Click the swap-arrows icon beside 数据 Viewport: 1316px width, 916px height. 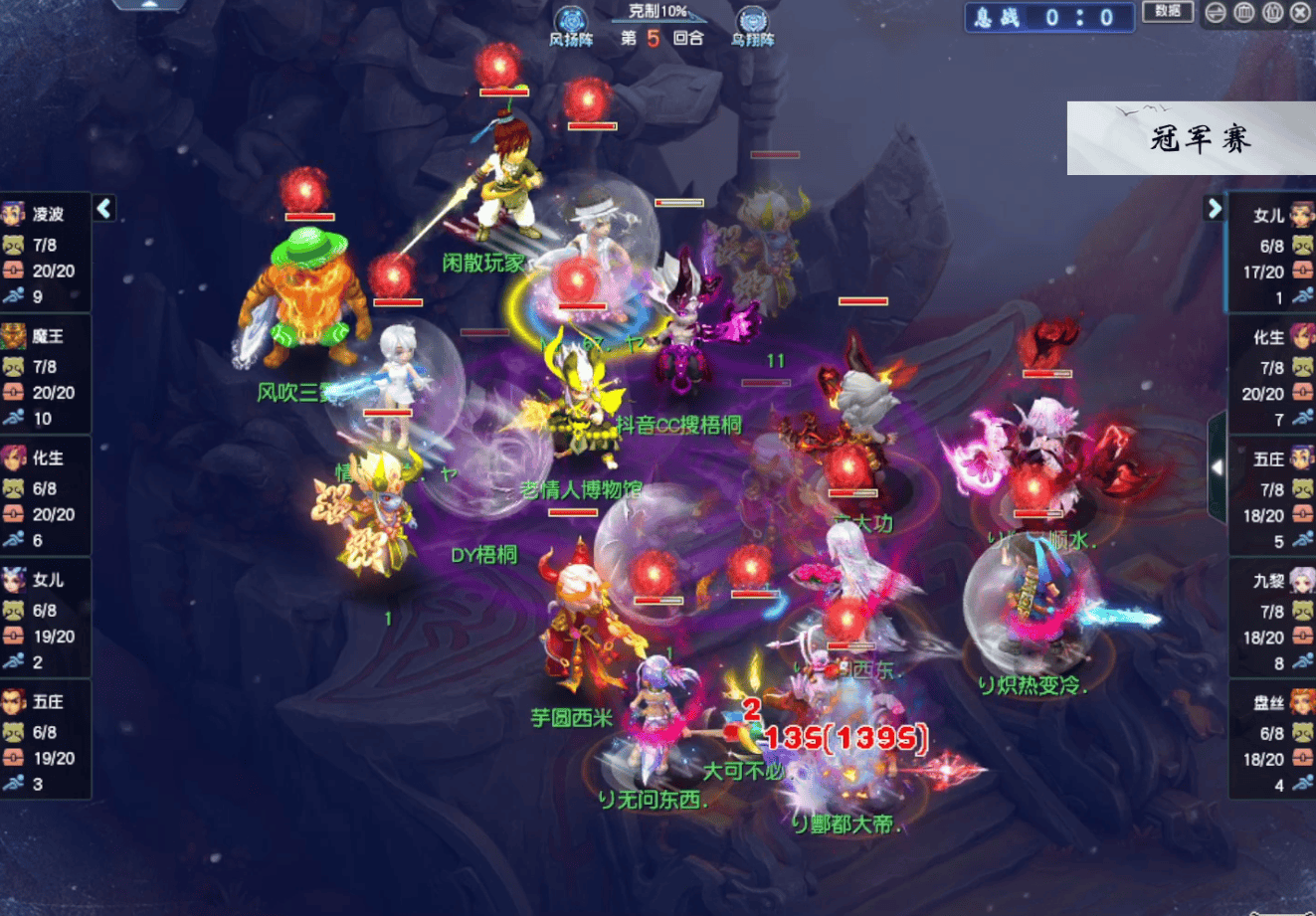tap(1216, 13)
